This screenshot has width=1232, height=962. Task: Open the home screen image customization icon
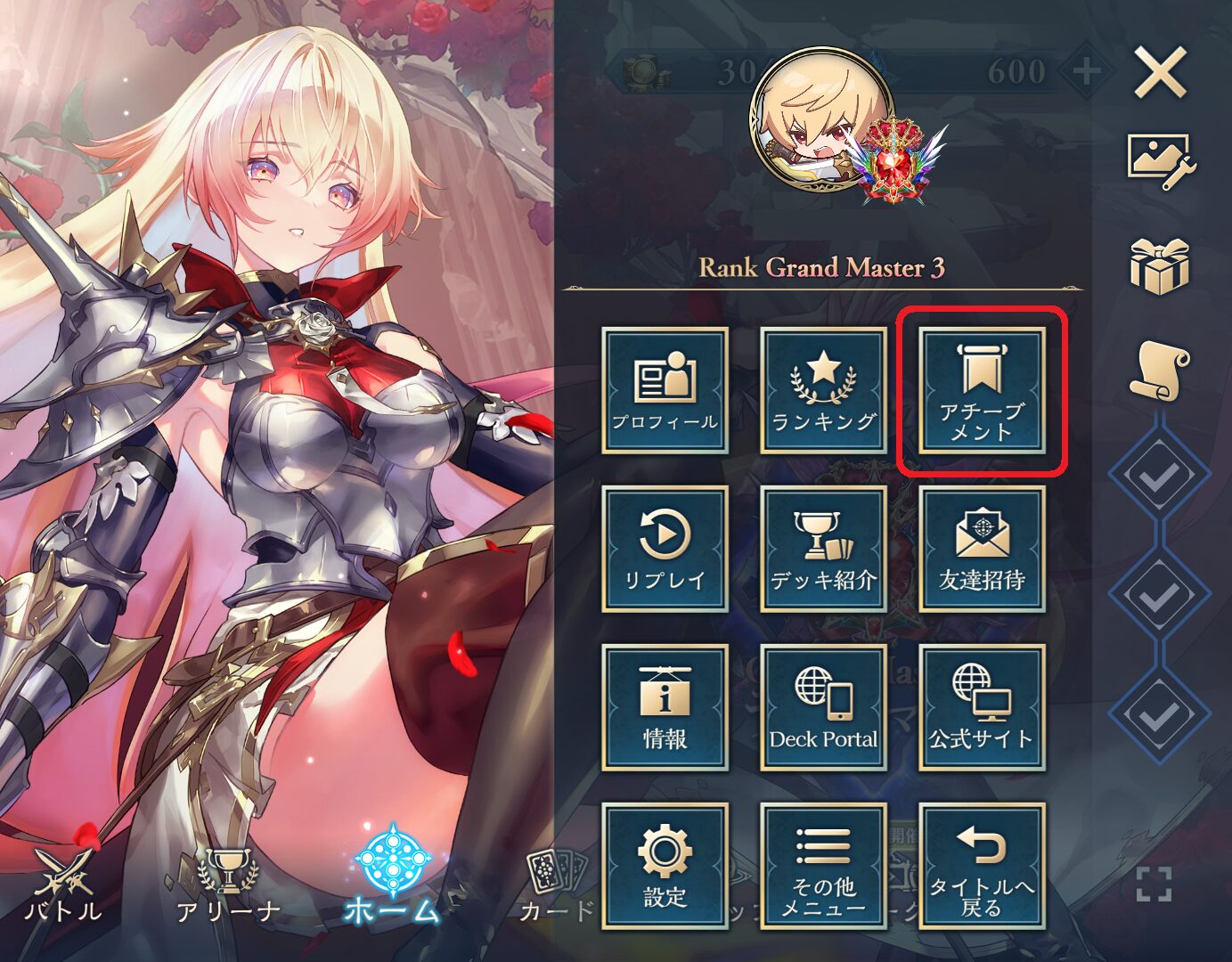(x=1160, y=162)
